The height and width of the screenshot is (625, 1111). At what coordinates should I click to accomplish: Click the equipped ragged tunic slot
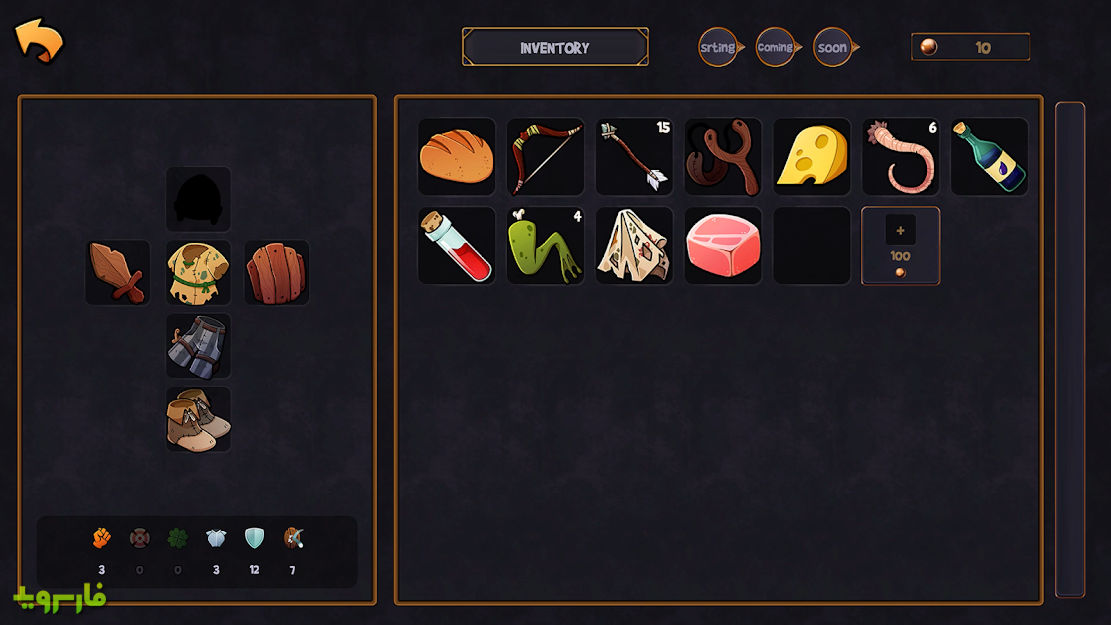198,272
